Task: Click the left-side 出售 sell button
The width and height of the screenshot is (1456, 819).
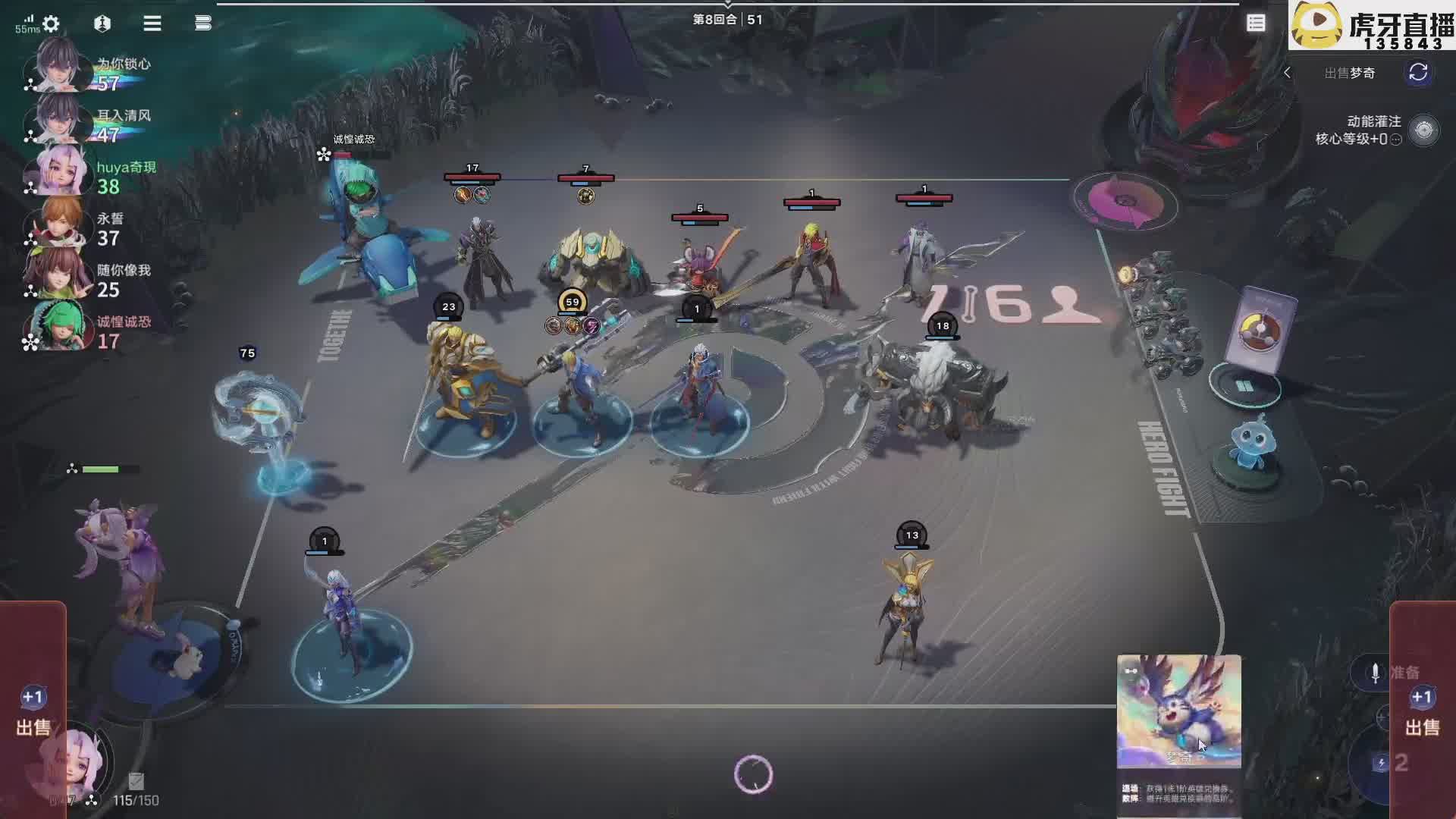Action: coord(33,713)
